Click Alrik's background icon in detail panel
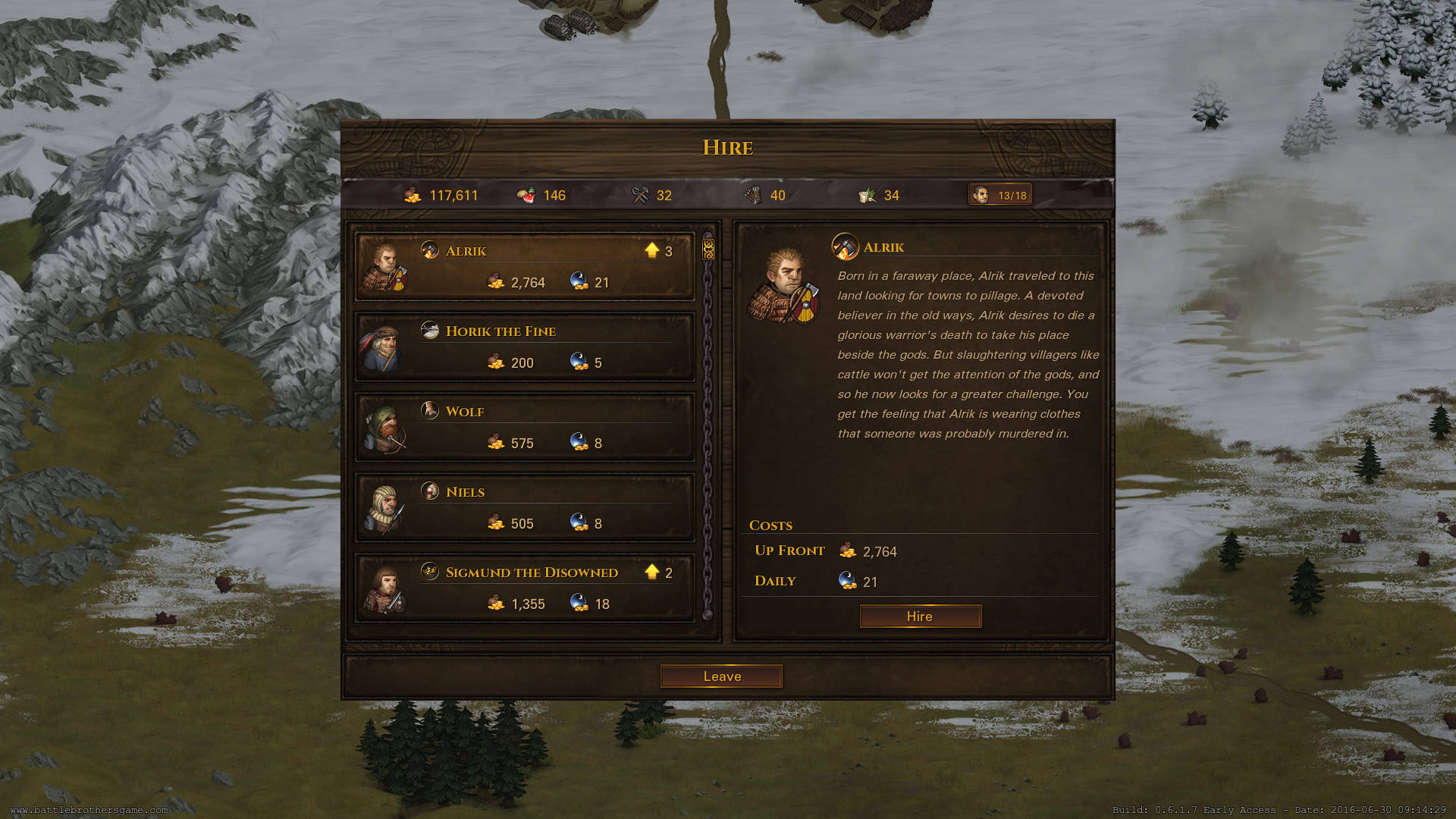The height and width of the screenshot is (819, 1456). (845, 246)
